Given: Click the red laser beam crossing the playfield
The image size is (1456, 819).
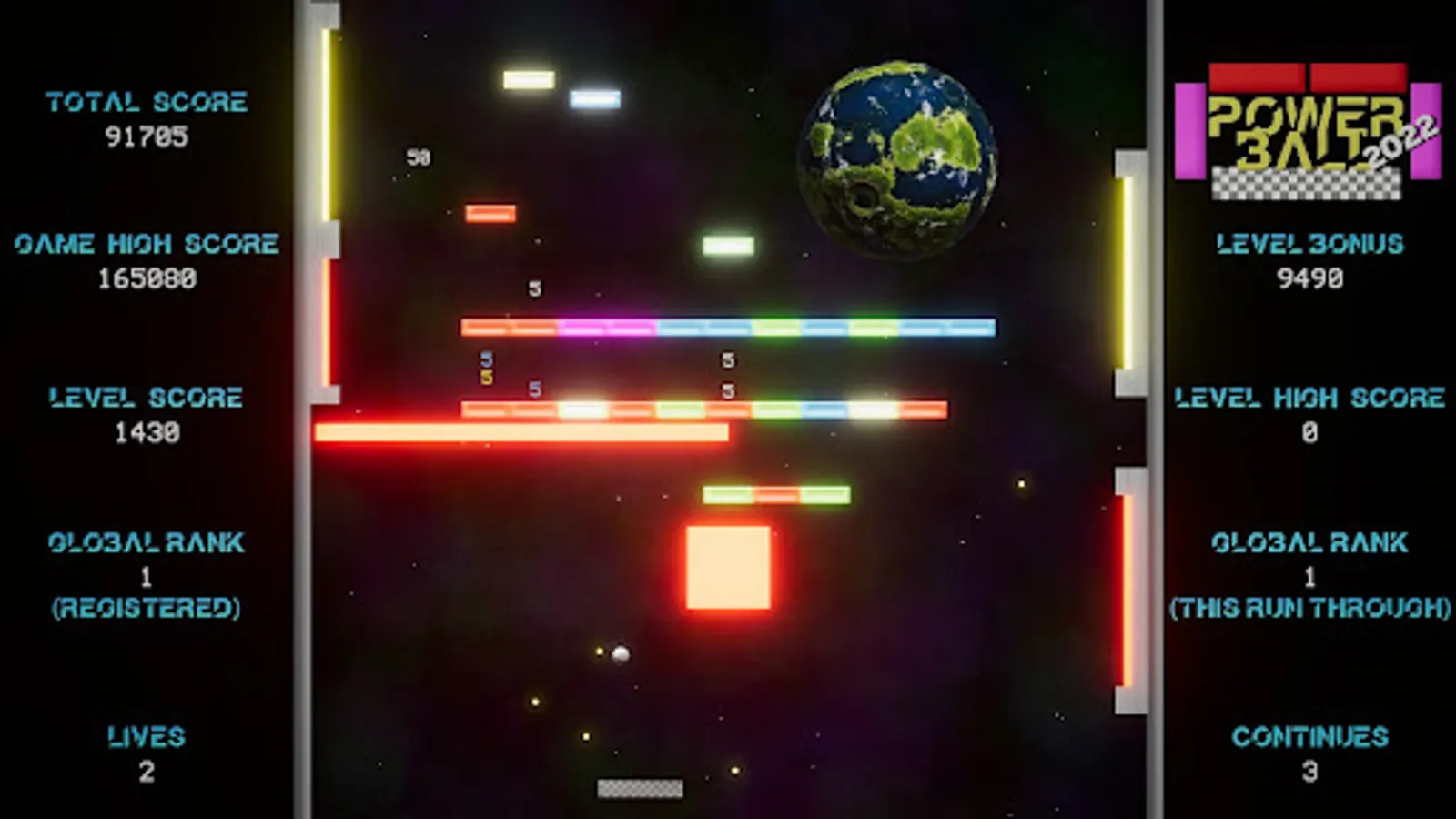Looking at the screenshot, I should (x=523, y=434).
